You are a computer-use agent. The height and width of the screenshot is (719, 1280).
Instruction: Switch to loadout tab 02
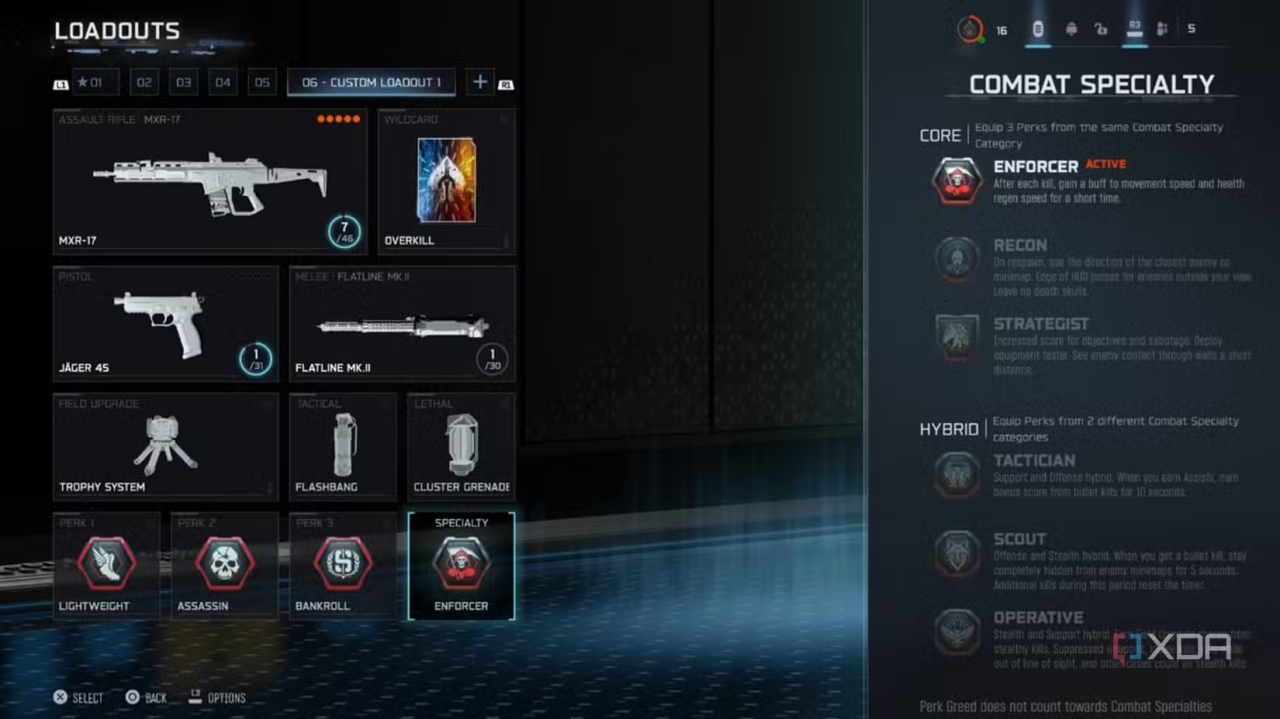(144, 82)
